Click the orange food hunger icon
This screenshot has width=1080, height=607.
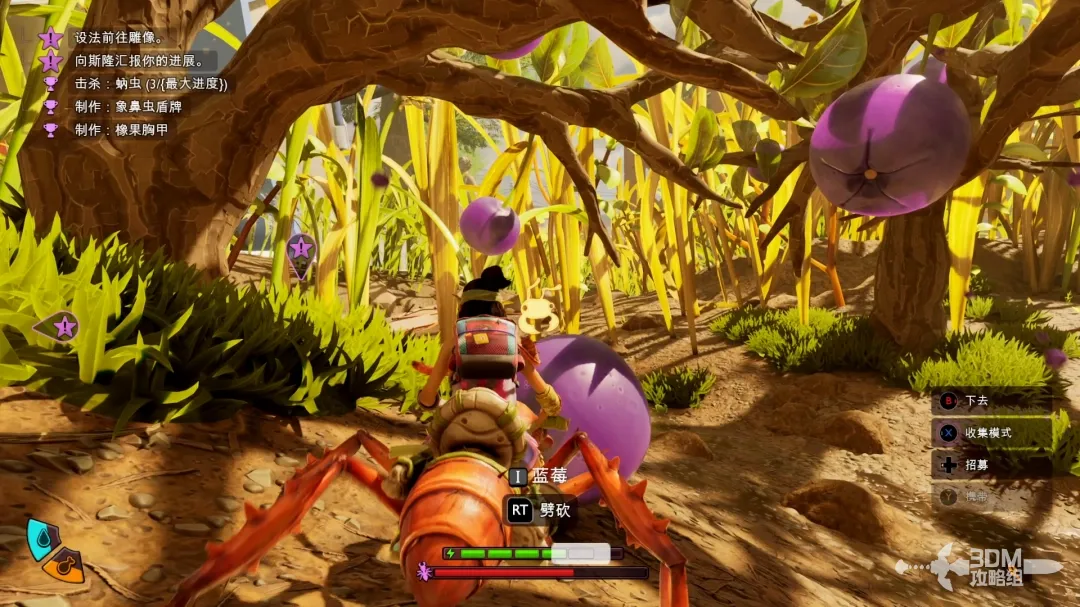click(65, 564)
